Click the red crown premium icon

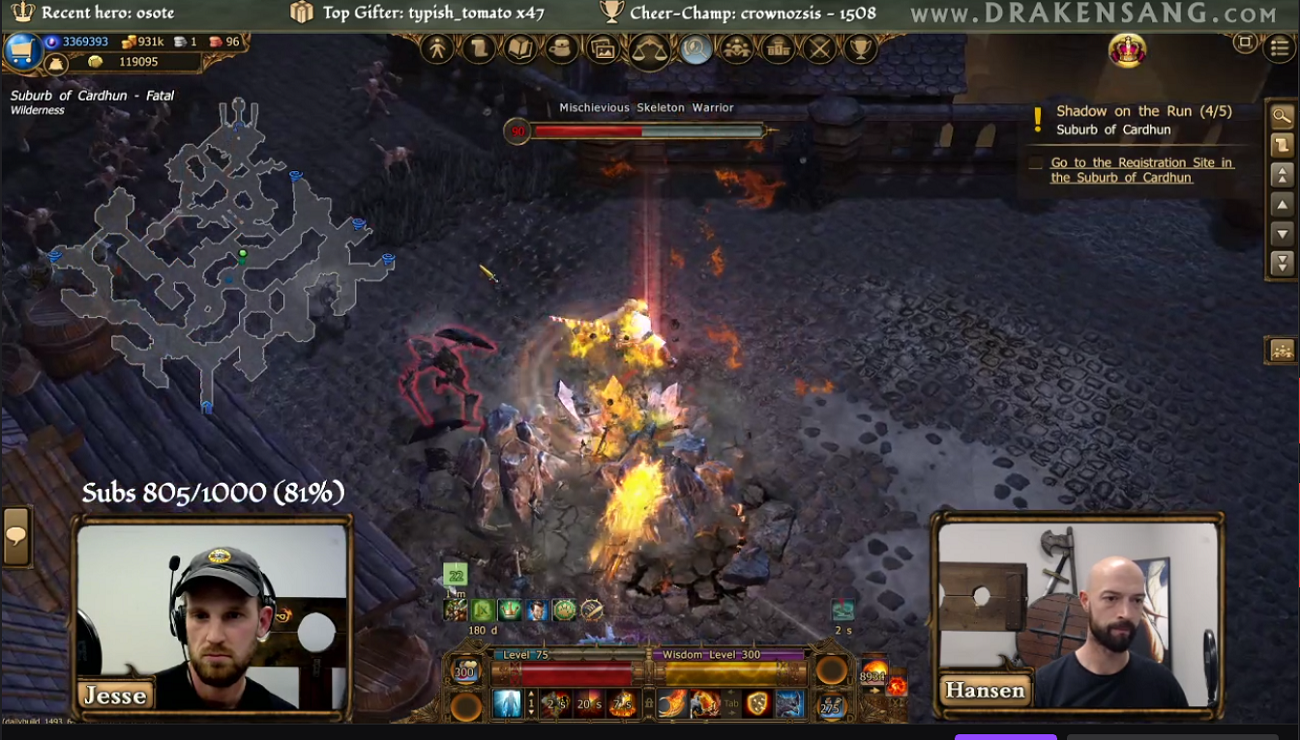click(1127, 50)
